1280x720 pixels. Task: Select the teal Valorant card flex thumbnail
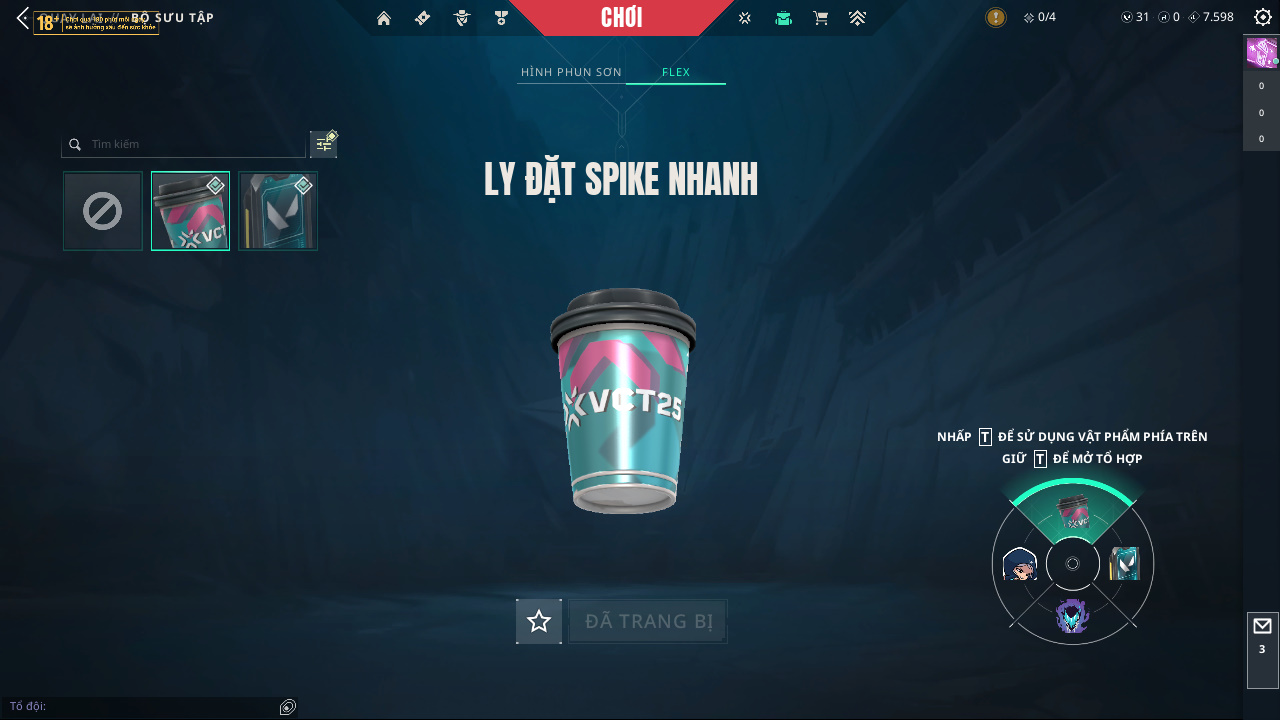tap(278, 211)
